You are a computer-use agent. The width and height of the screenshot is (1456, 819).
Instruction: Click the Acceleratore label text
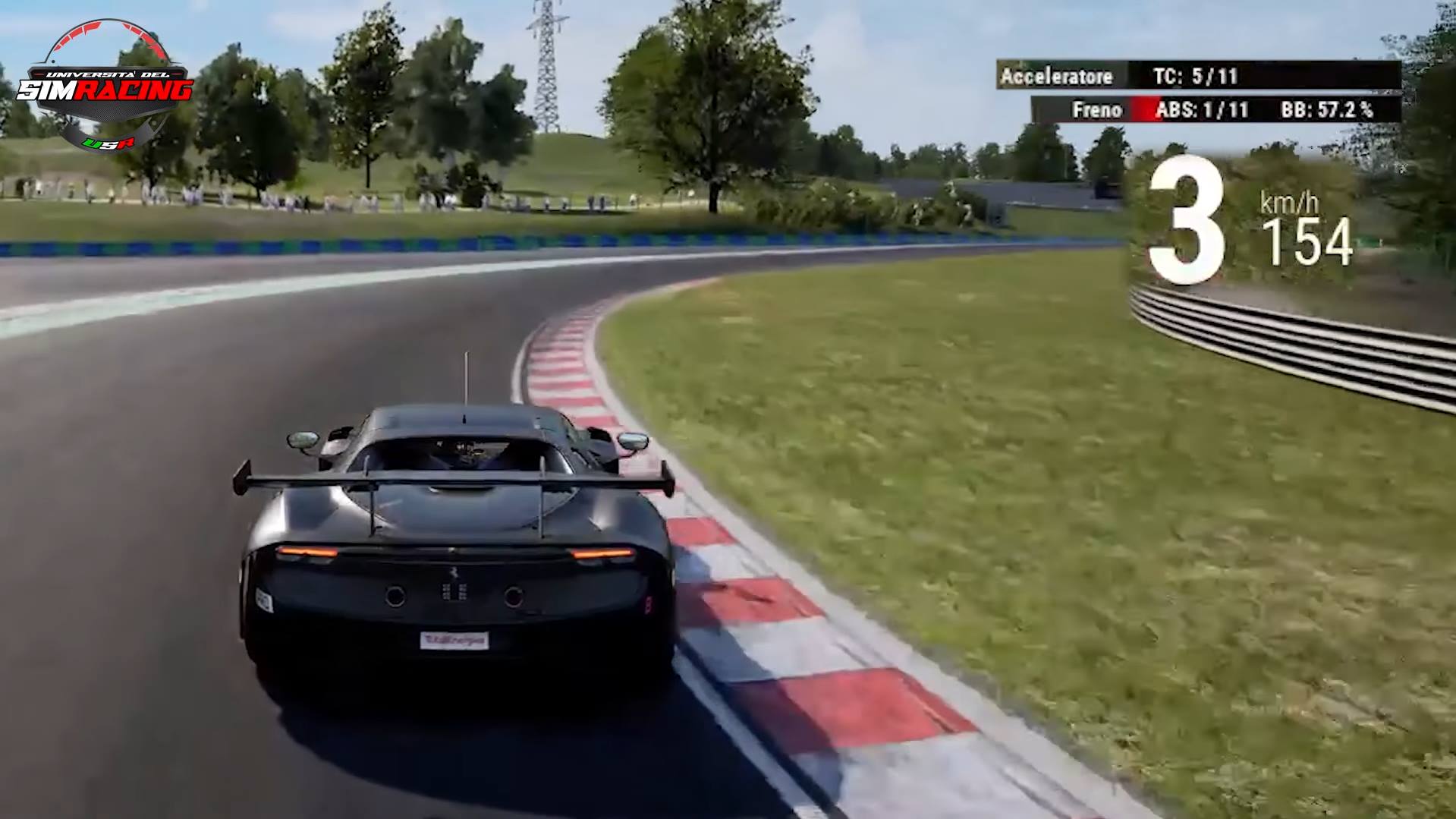tap(1056, 77)
